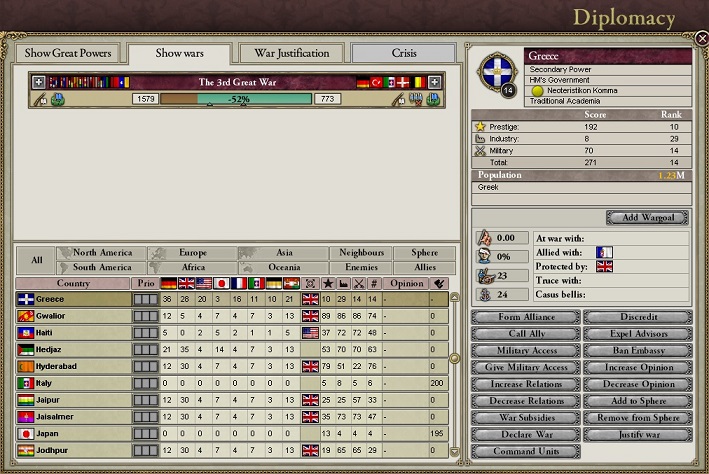Close the Diplomacy window
709x474 pixels.
coord(701,38)
